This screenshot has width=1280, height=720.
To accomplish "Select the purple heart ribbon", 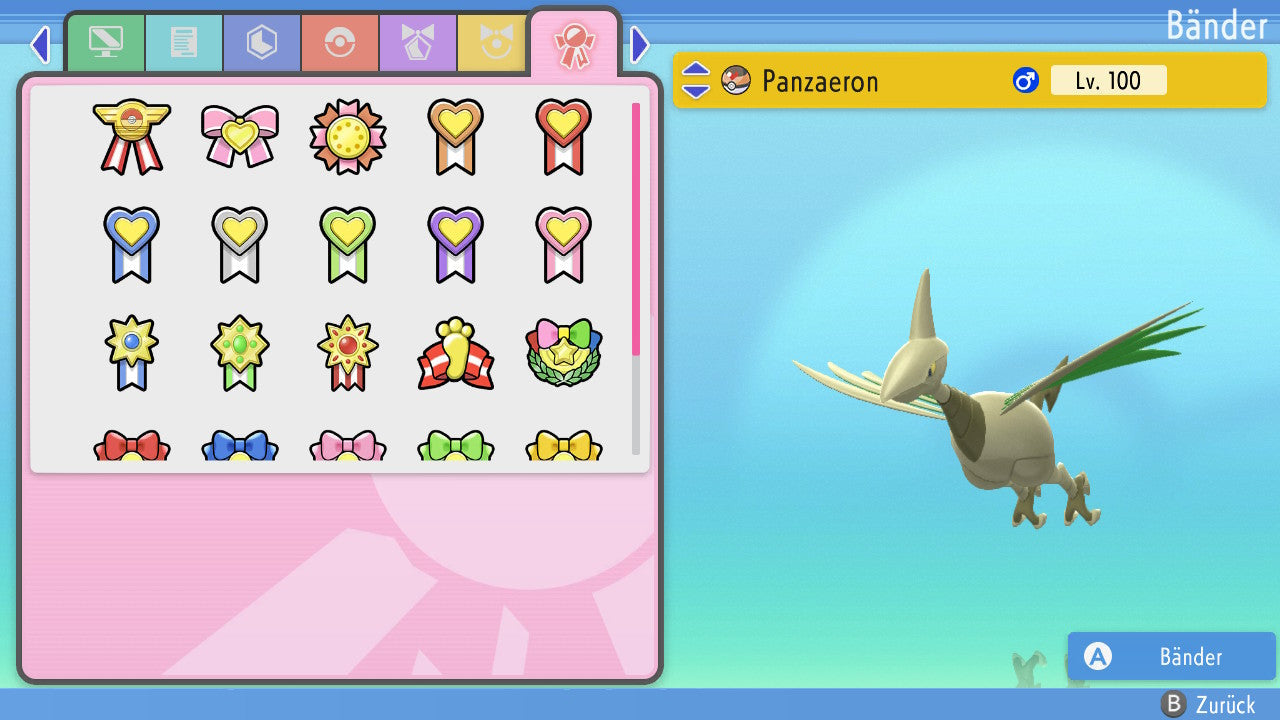I will pyautogui.click(x=456, y=244).
